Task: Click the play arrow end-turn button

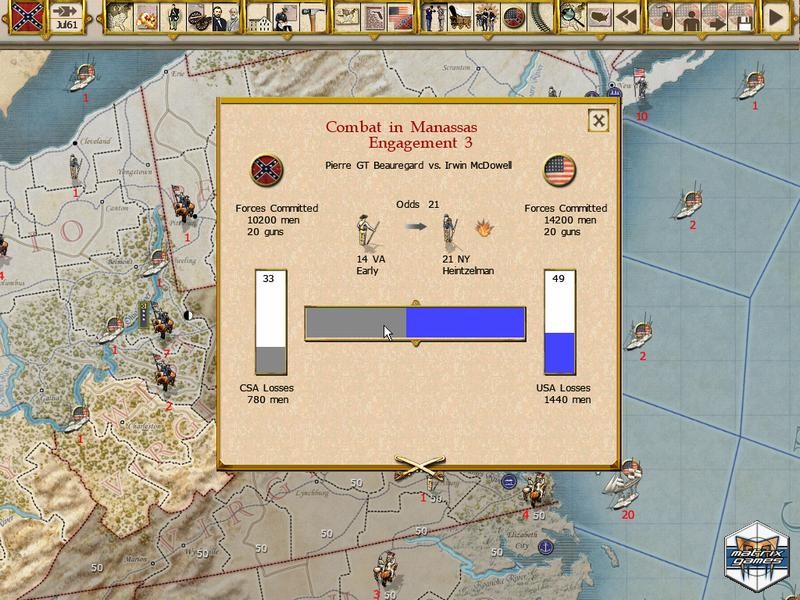Action: click(775, 17)
